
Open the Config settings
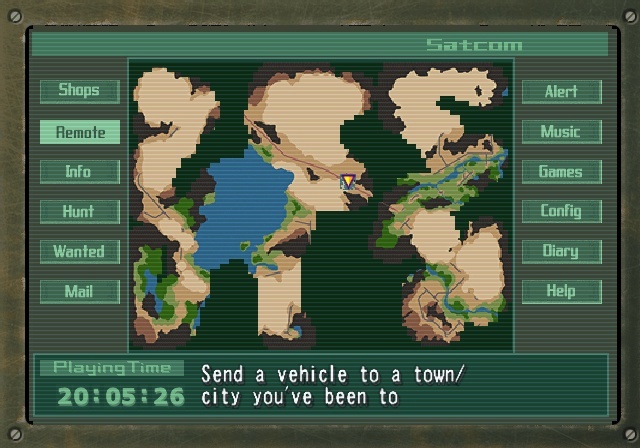point(561,211)
